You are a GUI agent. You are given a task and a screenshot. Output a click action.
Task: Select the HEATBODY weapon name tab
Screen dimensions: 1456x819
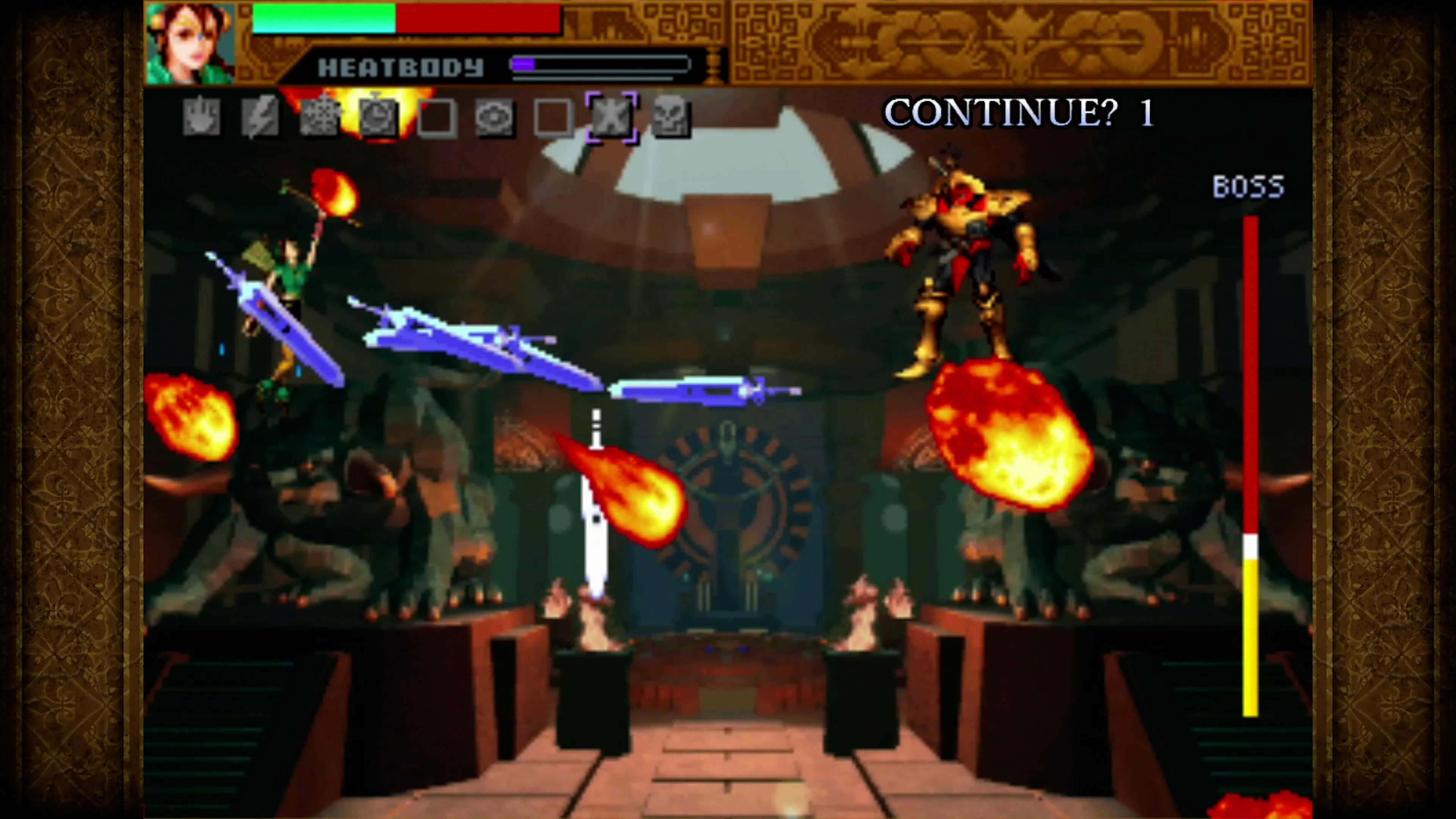(401, 67)
